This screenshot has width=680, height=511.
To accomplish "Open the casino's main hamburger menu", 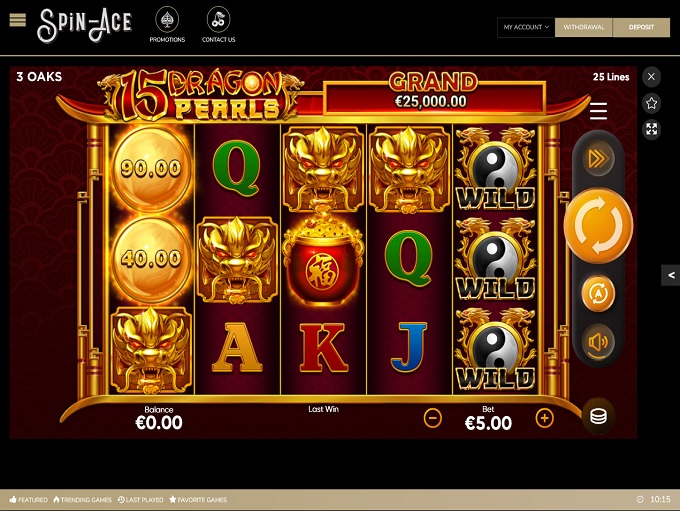I will 17,20.
